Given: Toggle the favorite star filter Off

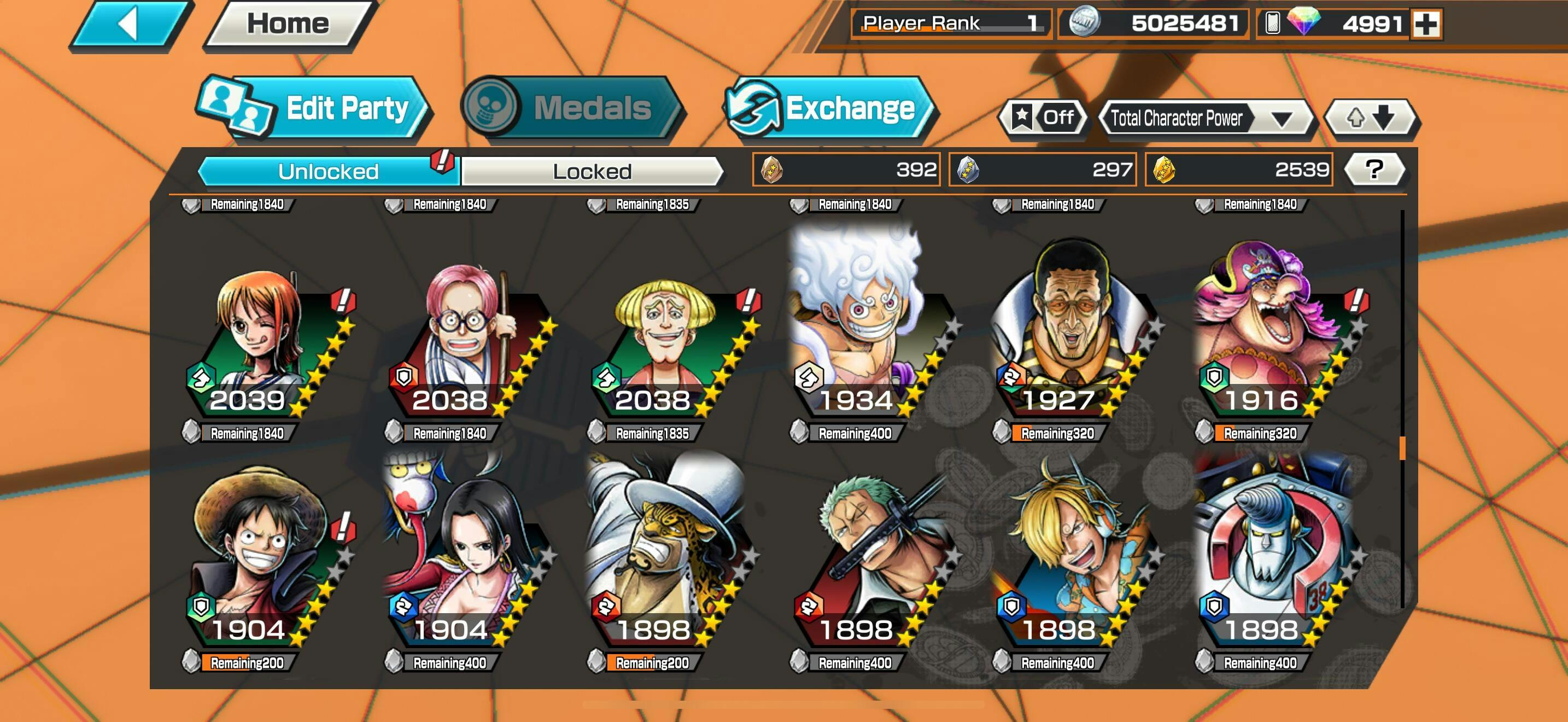Looking at the screenshot, I should (x=1043, y=117).
